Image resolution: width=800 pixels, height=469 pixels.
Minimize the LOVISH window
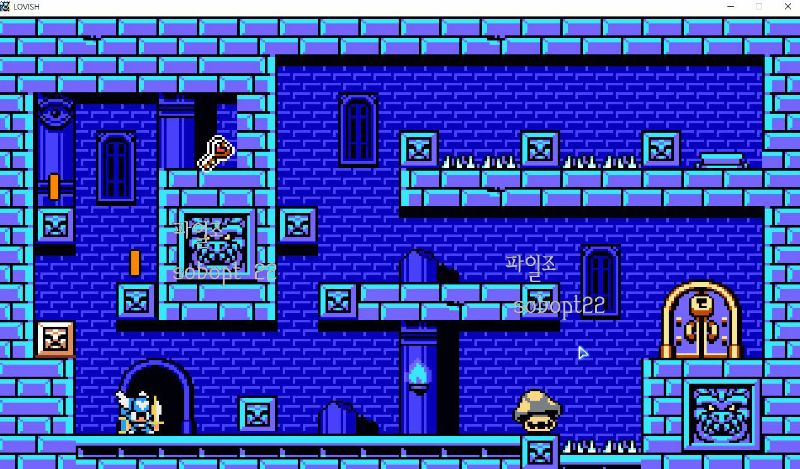pyautogui.click(x=729, y=7)
